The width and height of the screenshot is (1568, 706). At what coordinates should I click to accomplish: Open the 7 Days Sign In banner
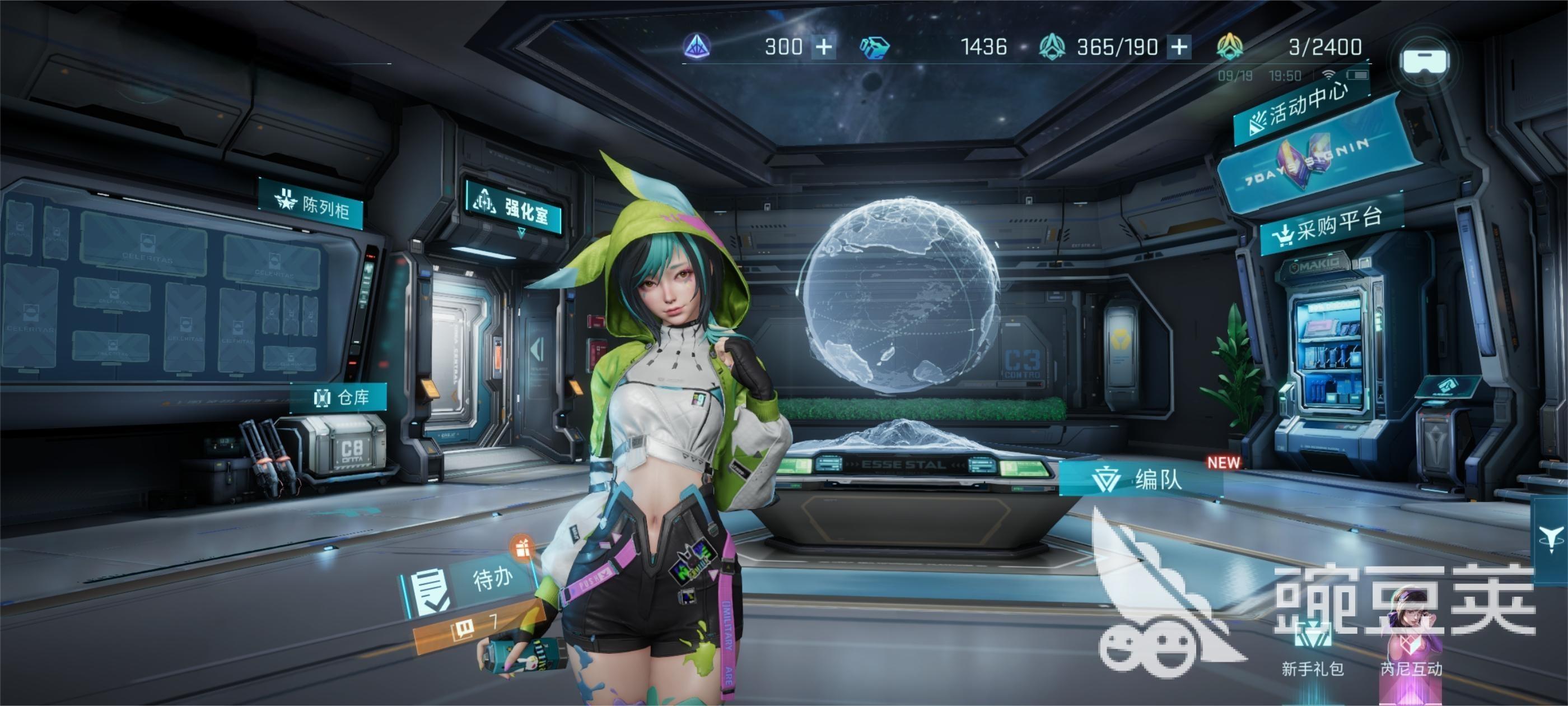click(x=1315, y=161)
